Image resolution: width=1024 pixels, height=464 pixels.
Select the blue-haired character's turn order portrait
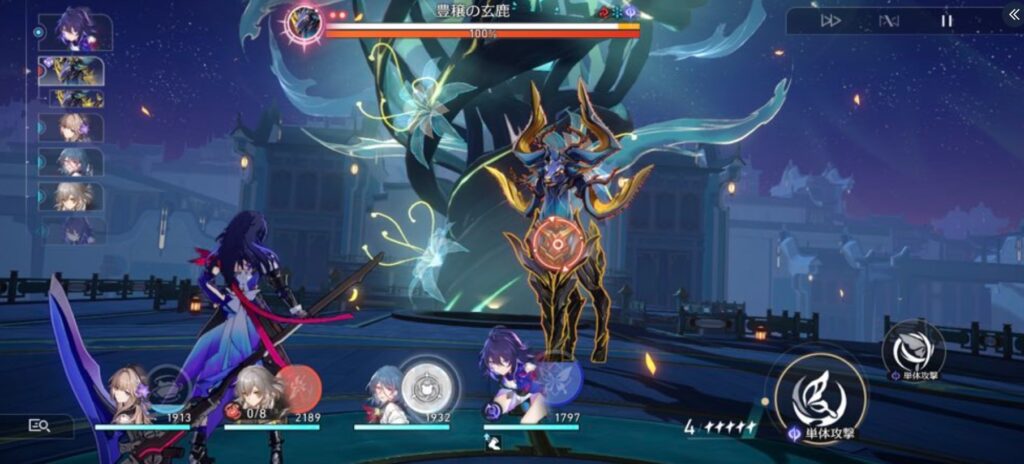tap(71, 161)
